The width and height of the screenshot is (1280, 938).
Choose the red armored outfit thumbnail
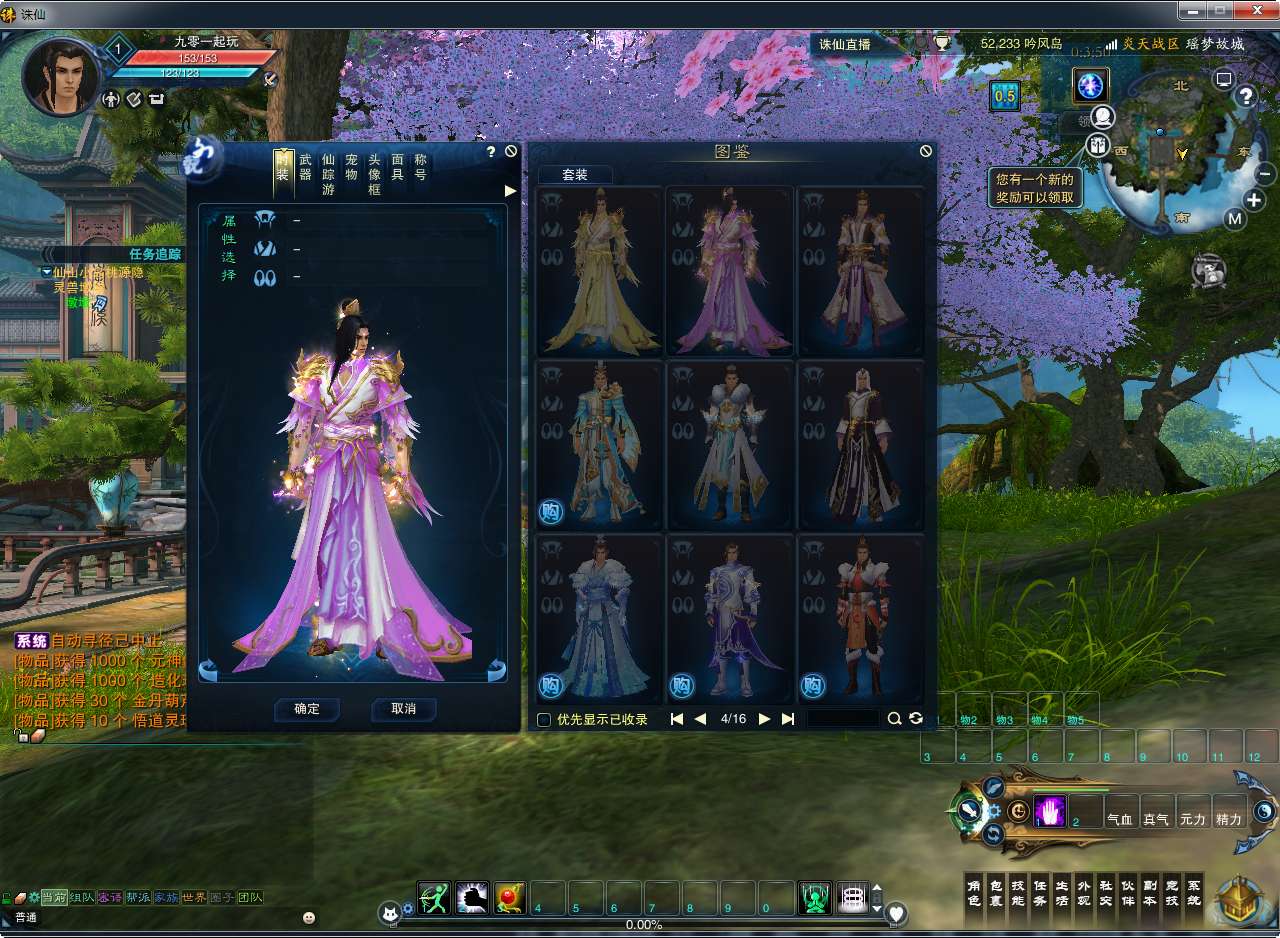(860, 617)
